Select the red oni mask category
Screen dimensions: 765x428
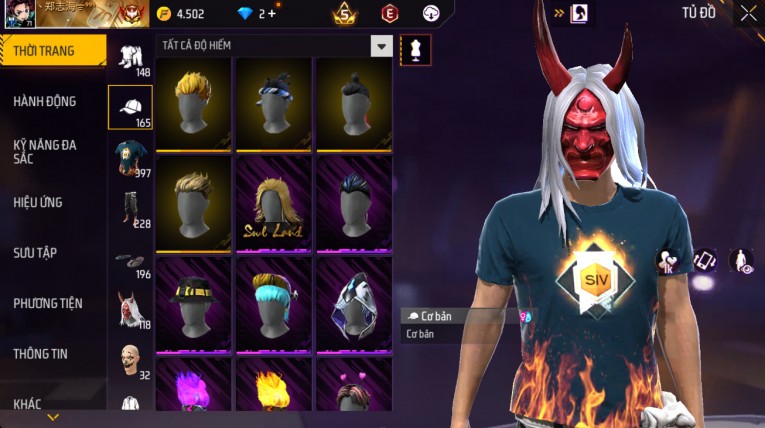tap(129, 309)
